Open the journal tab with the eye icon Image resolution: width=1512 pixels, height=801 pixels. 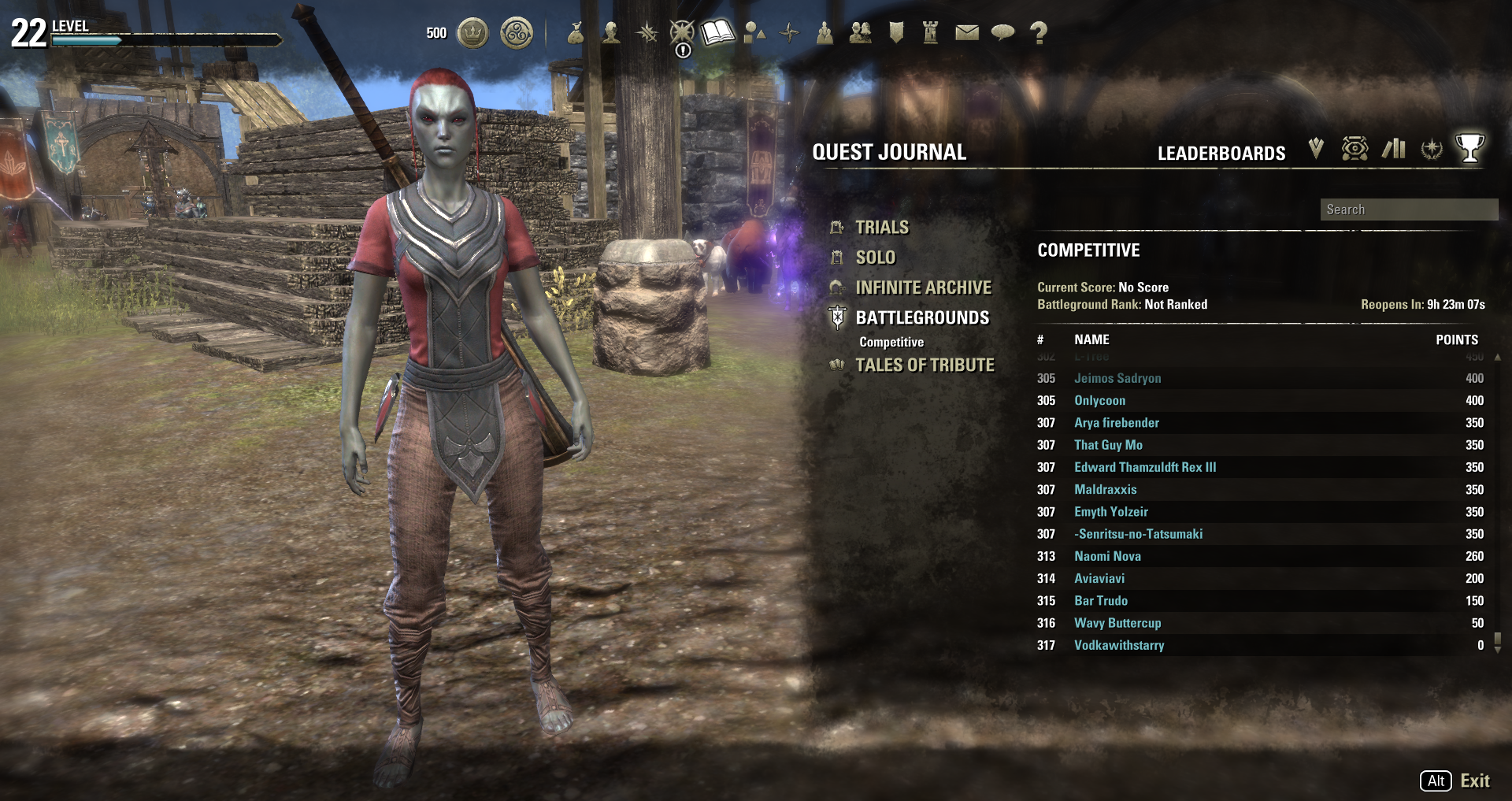(x=1354, y=148)
